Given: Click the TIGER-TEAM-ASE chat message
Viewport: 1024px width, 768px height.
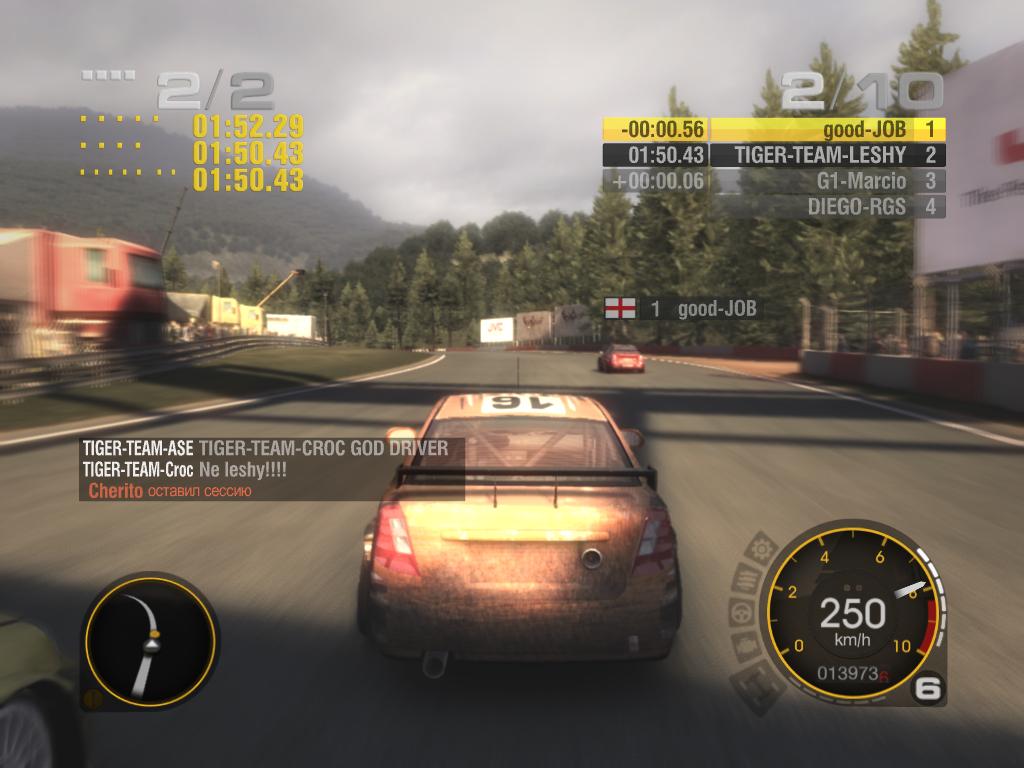Looking at the screenshot, I should coord(266,449).
